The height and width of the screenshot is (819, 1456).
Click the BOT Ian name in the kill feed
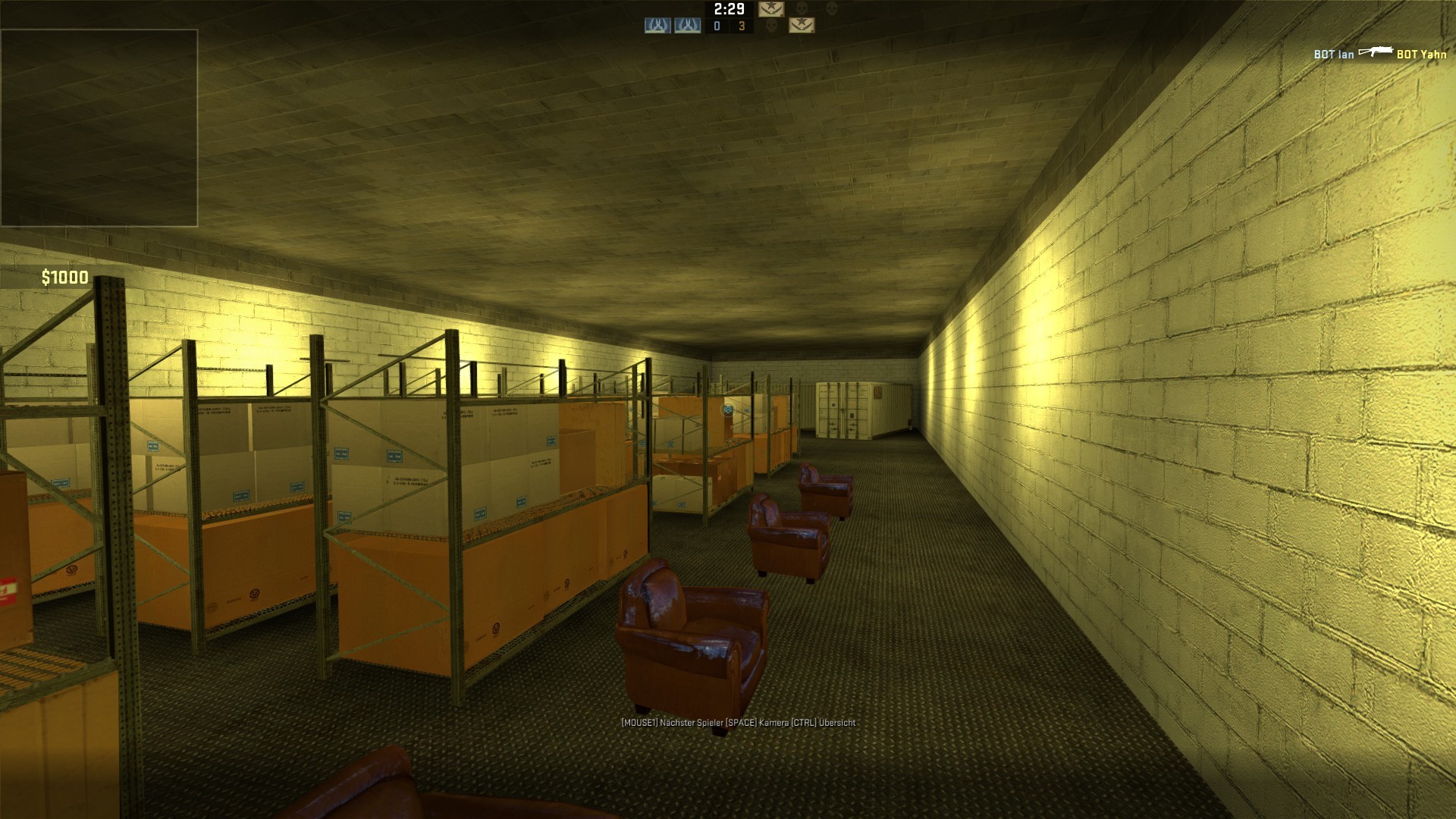point(1333,54)
